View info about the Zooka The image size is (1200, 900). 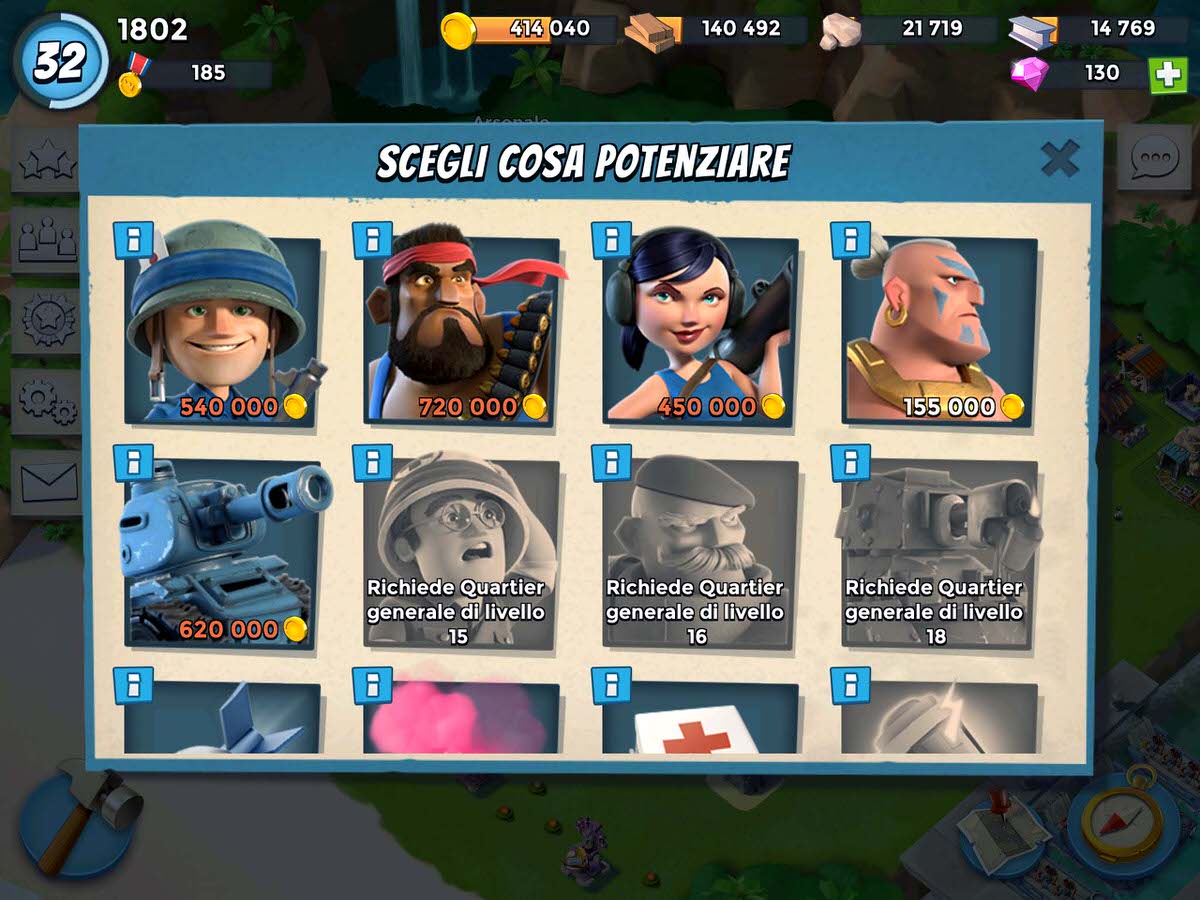(x=611, y=240)
